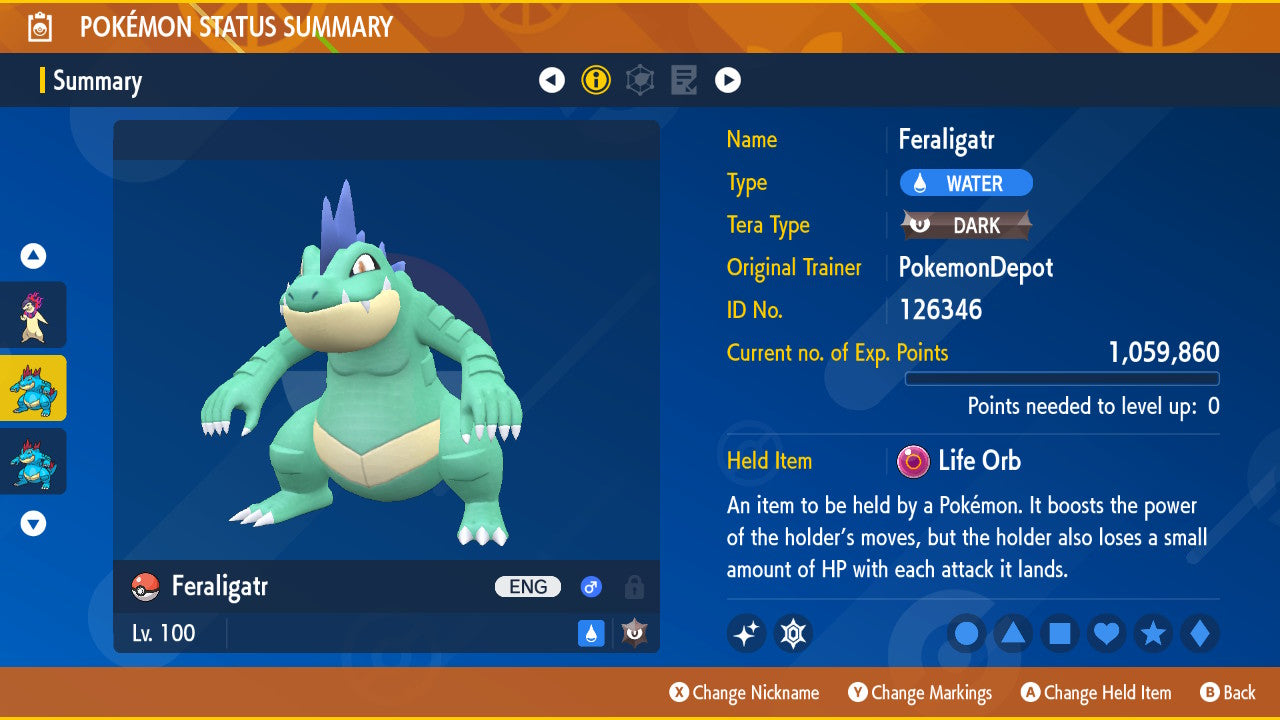This screenshot has height=720, width=1280.
Task: Toggle the star marking
Action: (1153, 633)
